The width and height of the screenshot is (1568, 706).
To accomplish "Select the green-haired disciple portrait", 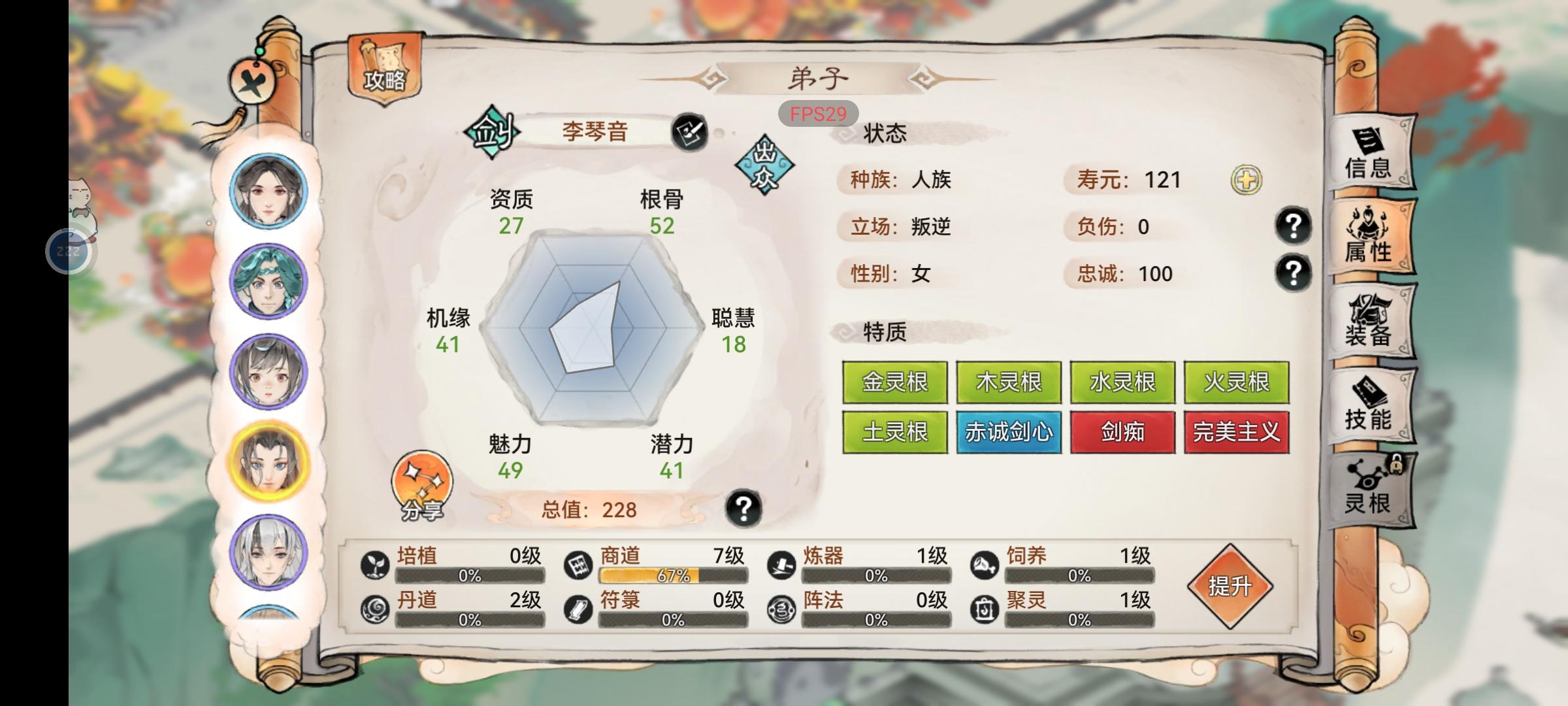I will coord(268,281).
